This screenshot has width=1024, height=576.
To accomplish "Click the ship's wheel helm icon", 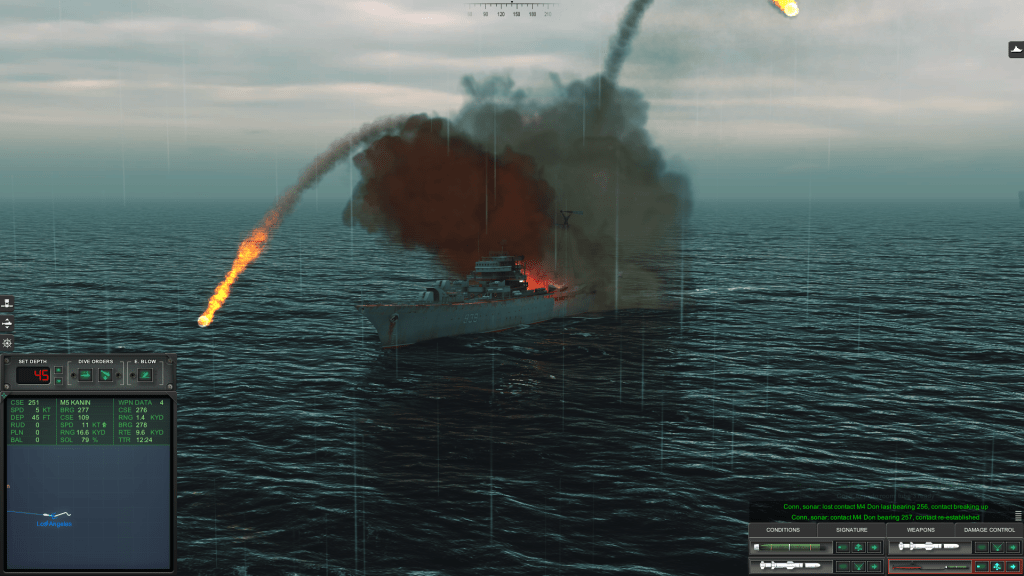I will pos(7,343).
